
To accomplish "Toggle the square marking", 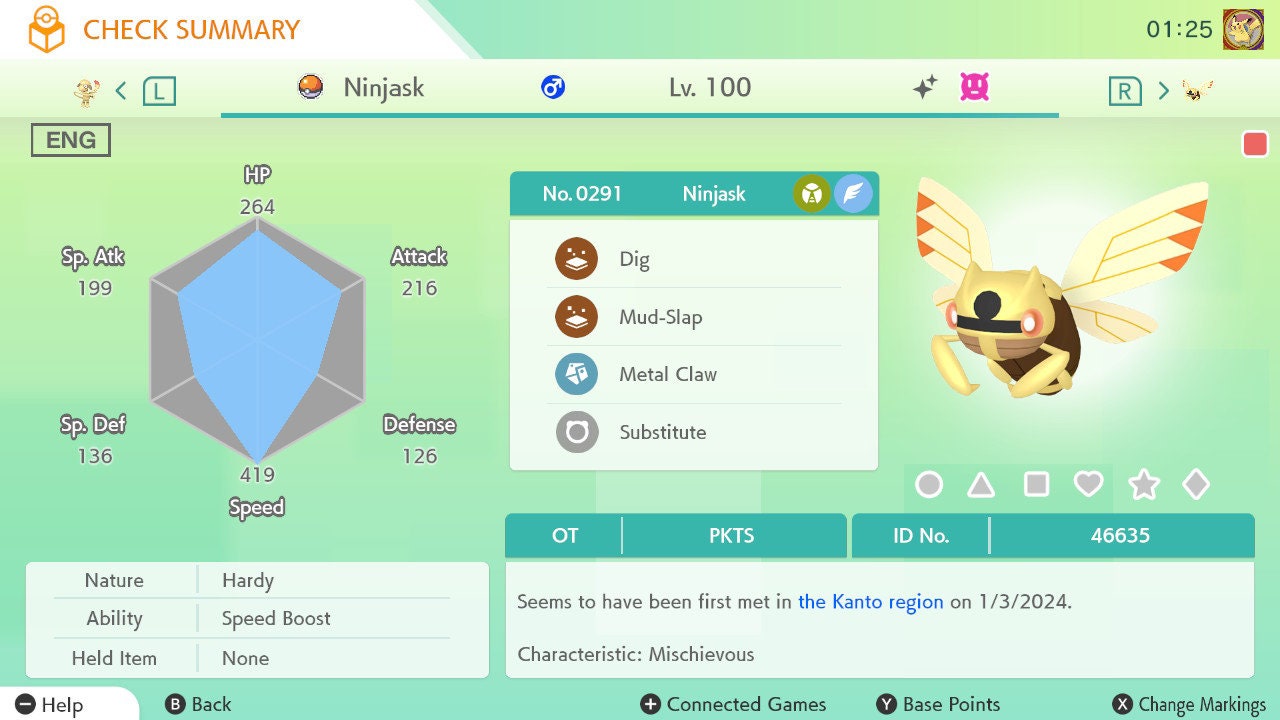I will pos(1036,485).
